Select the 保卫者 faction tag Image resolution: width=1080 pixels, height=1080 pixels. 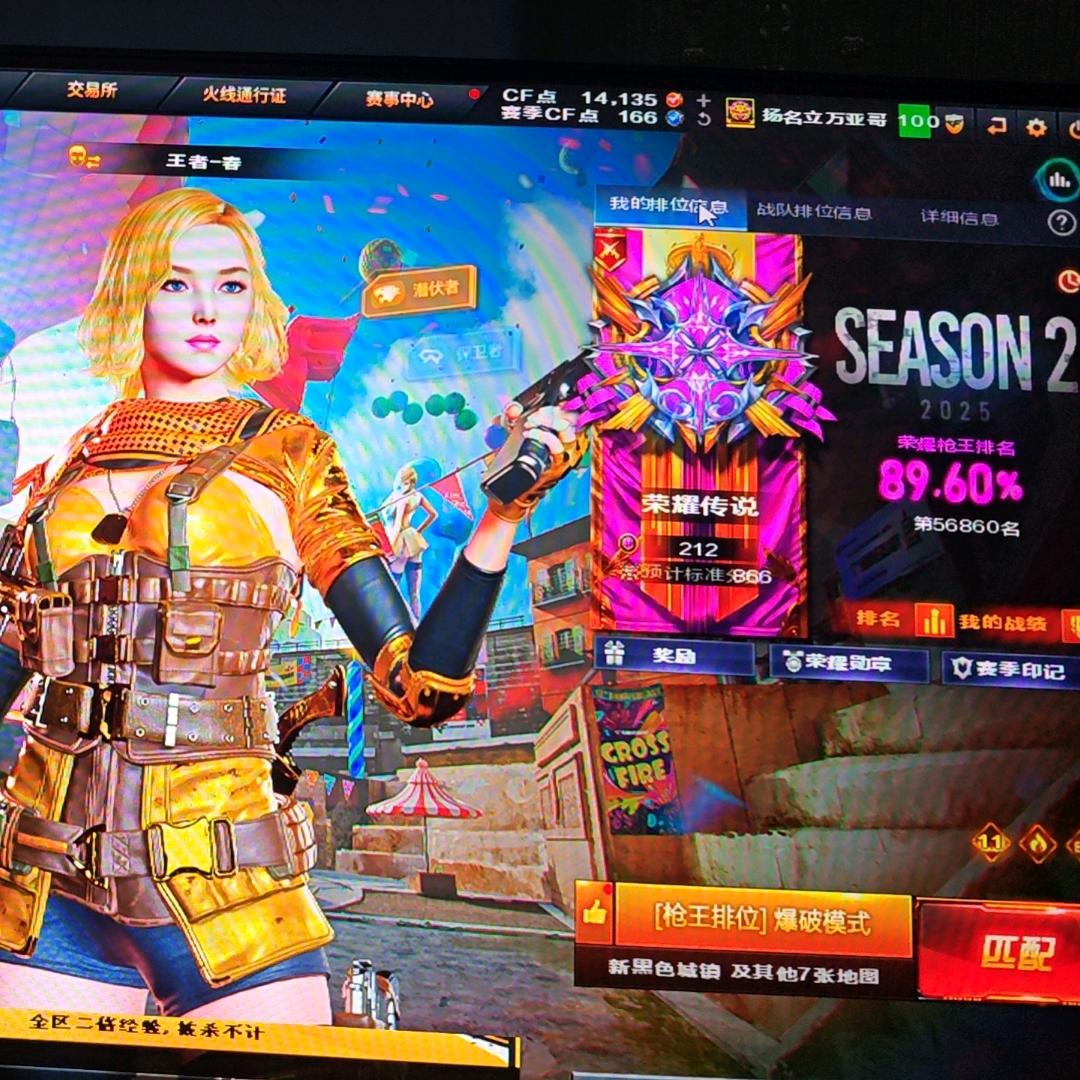tap(463, 354)
